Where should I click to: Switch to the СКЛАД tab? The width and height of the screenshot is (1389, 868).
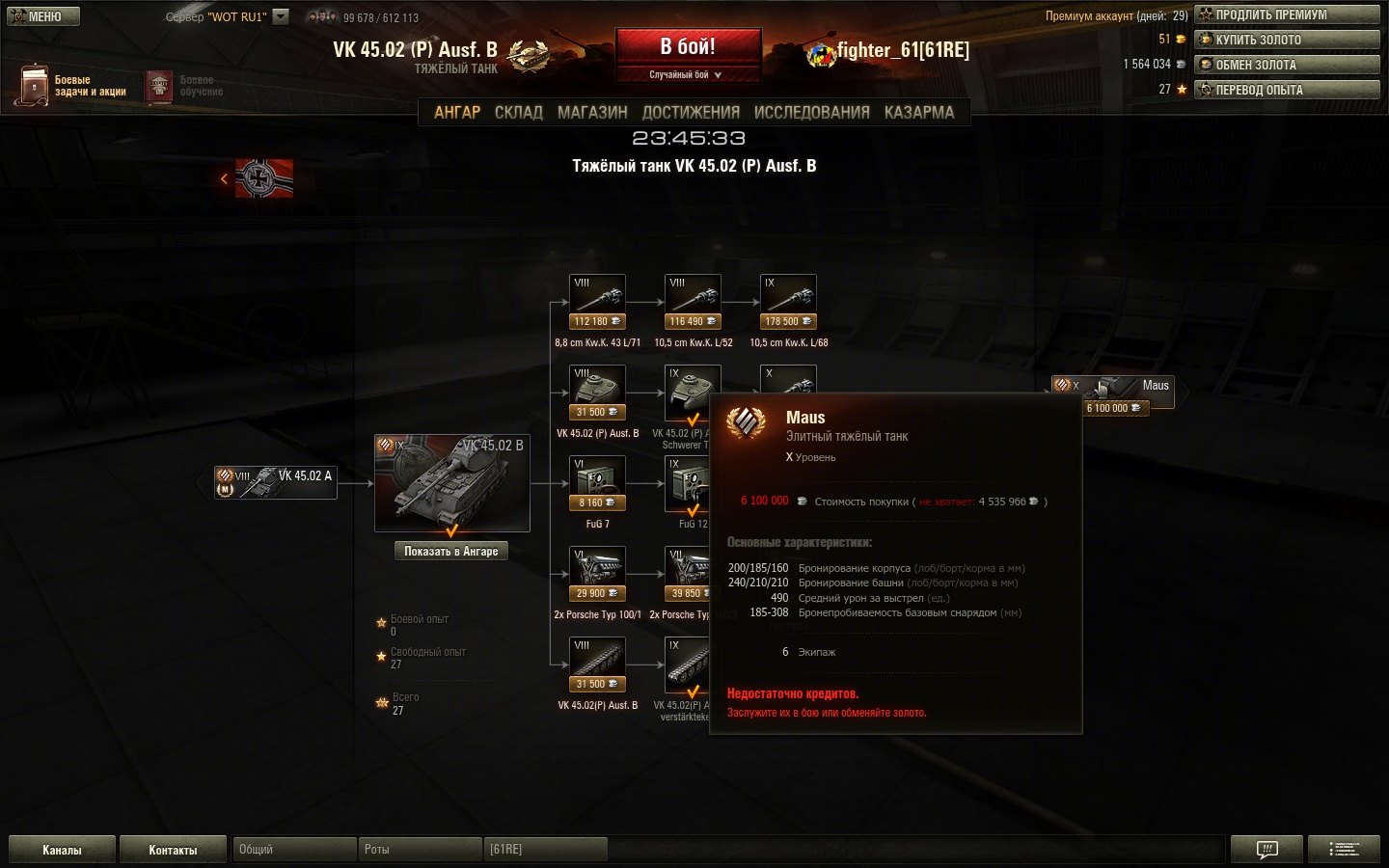point(519,113)
